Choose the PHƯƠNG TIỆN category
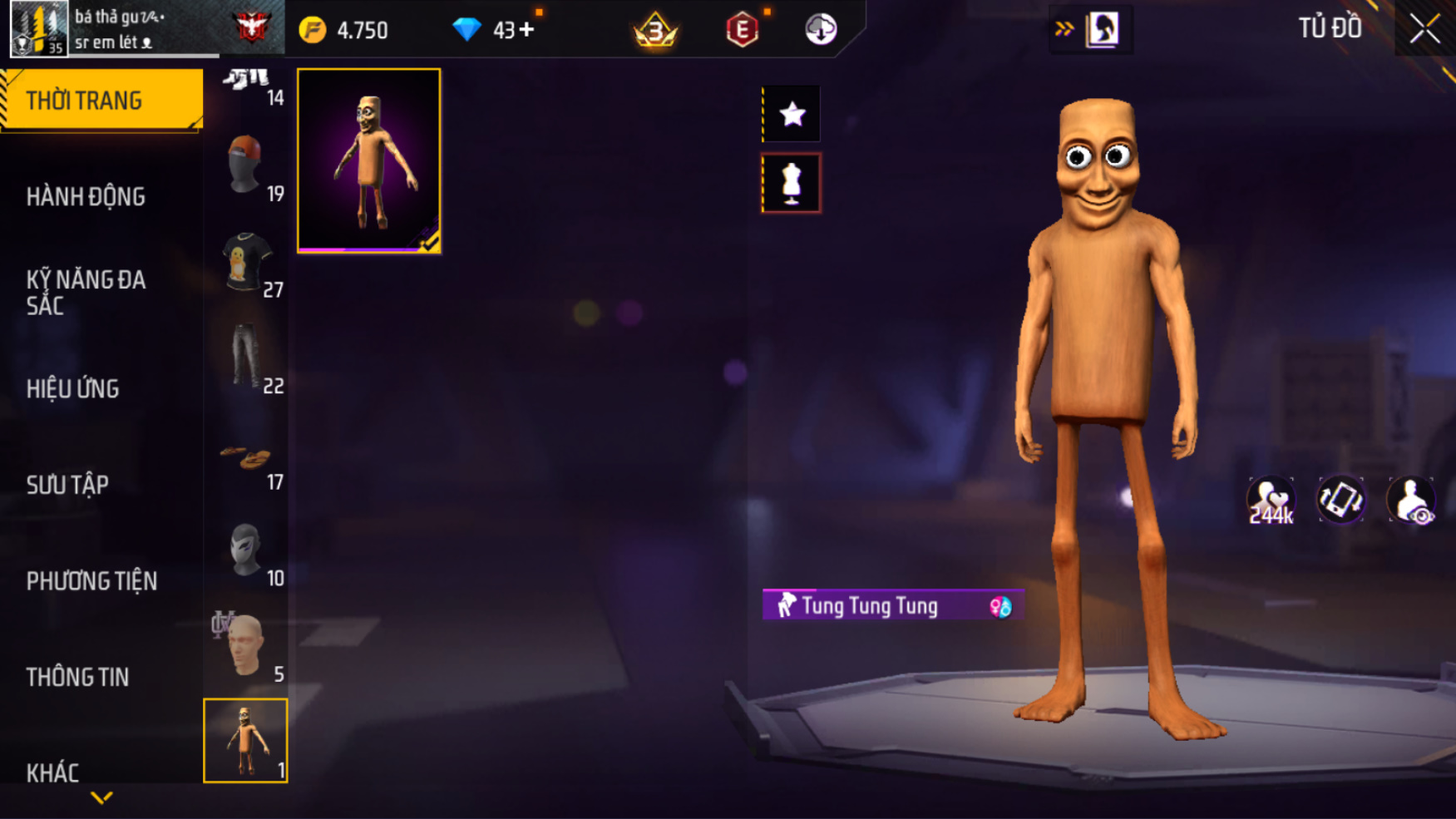This screenshot has width=1456, height=819. [x=91, y=580]
